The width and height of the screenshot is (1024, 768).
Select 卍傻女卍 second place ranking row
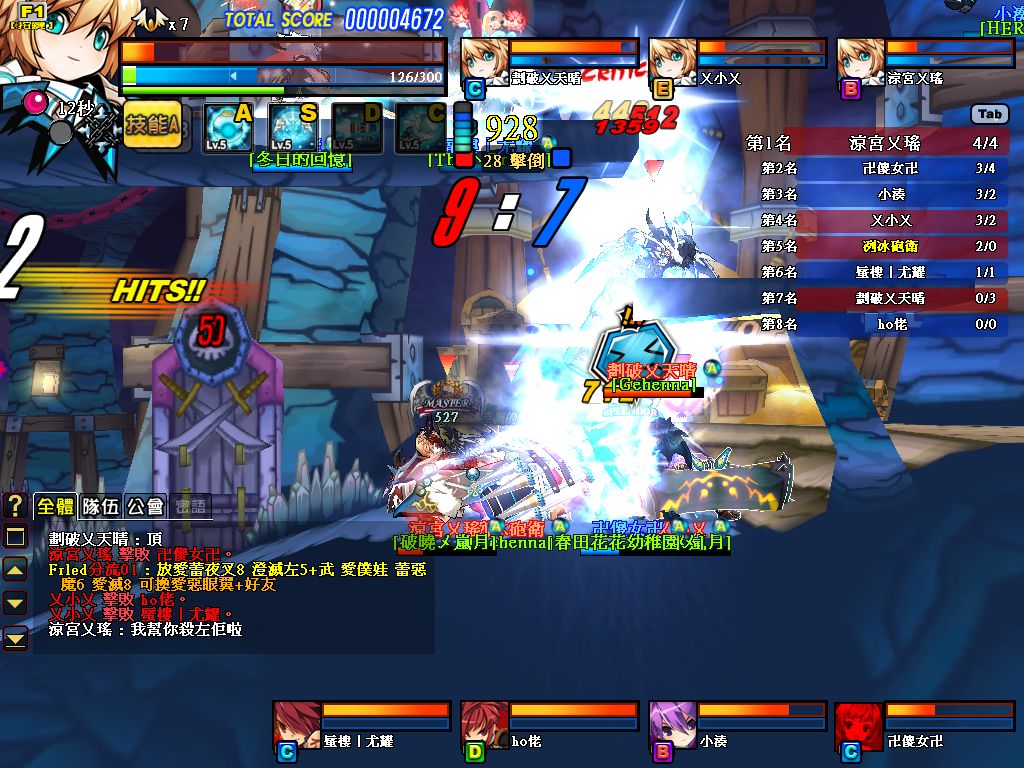pyautogui.click(x=877, y=169)
